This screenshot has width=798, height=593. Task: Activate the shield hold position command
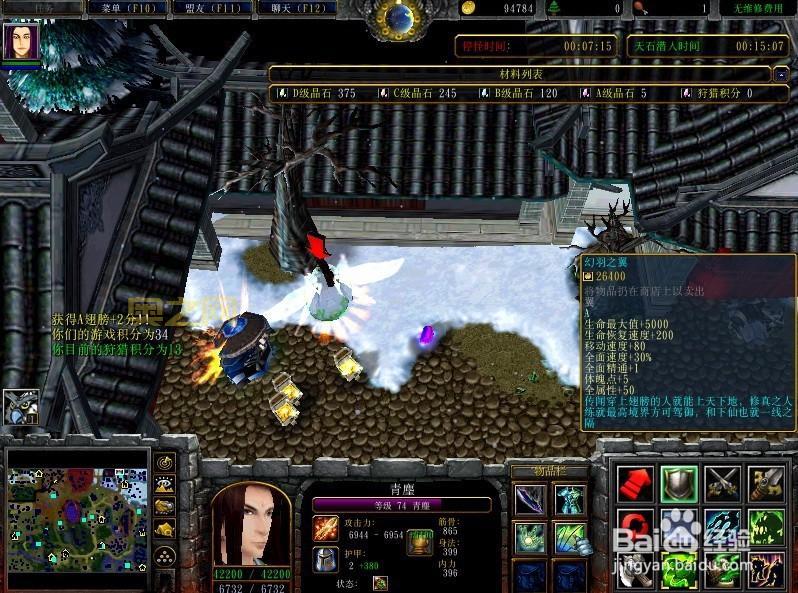[679, 483]
